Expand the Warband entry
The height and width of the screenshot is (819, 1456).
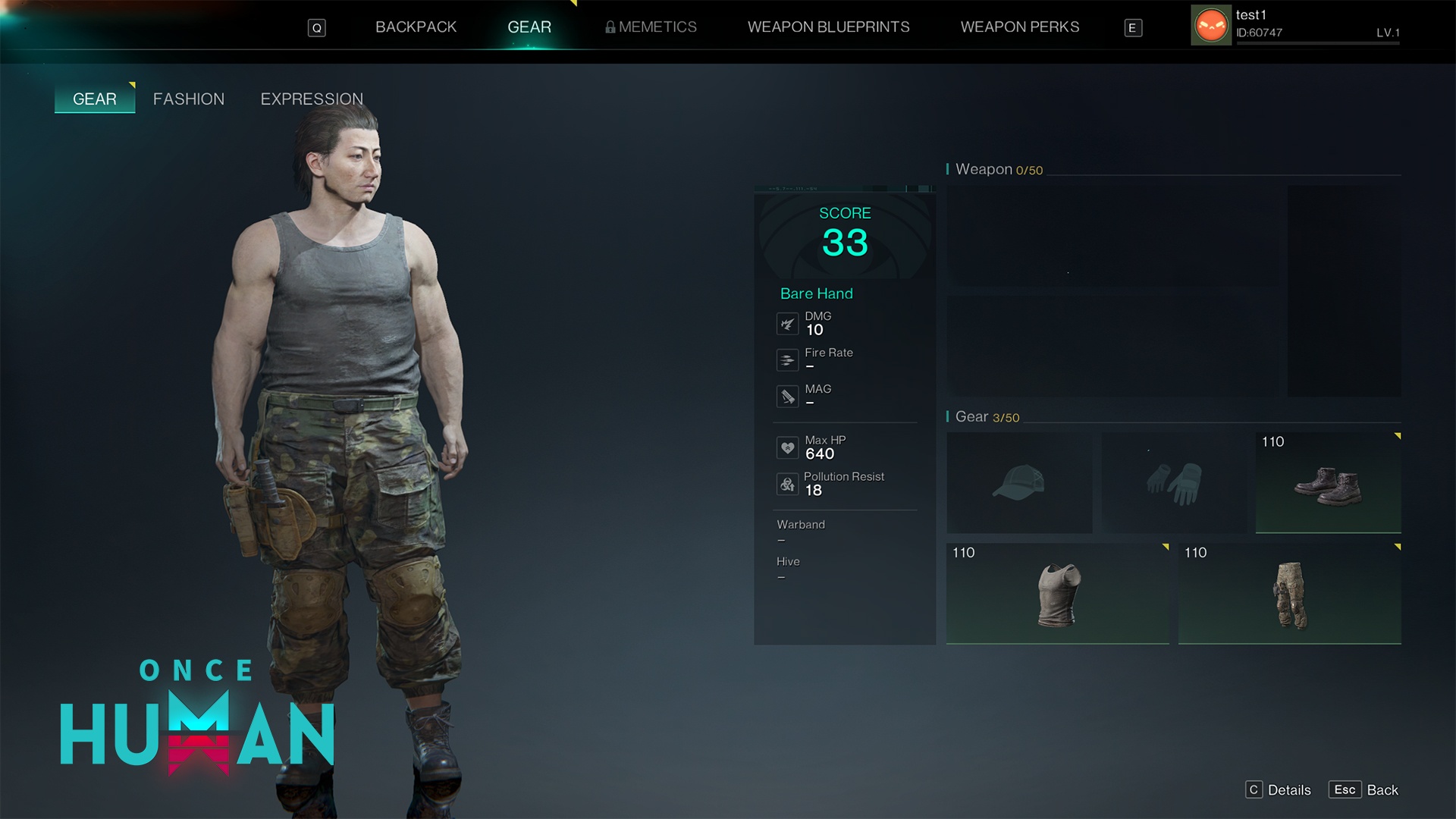point(800,524)
